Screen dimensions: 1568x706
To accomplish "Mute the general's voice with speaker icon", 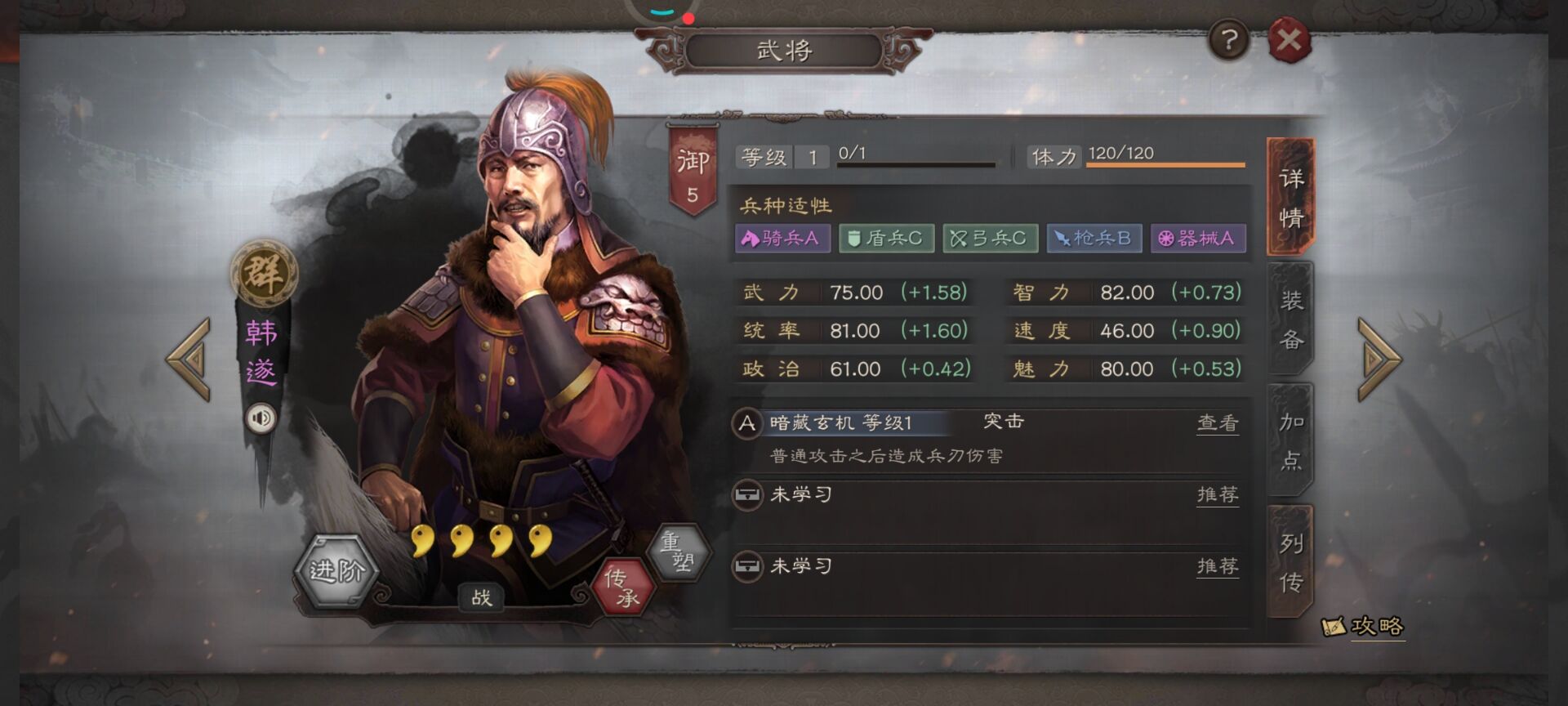I will [x=260, y=418].
